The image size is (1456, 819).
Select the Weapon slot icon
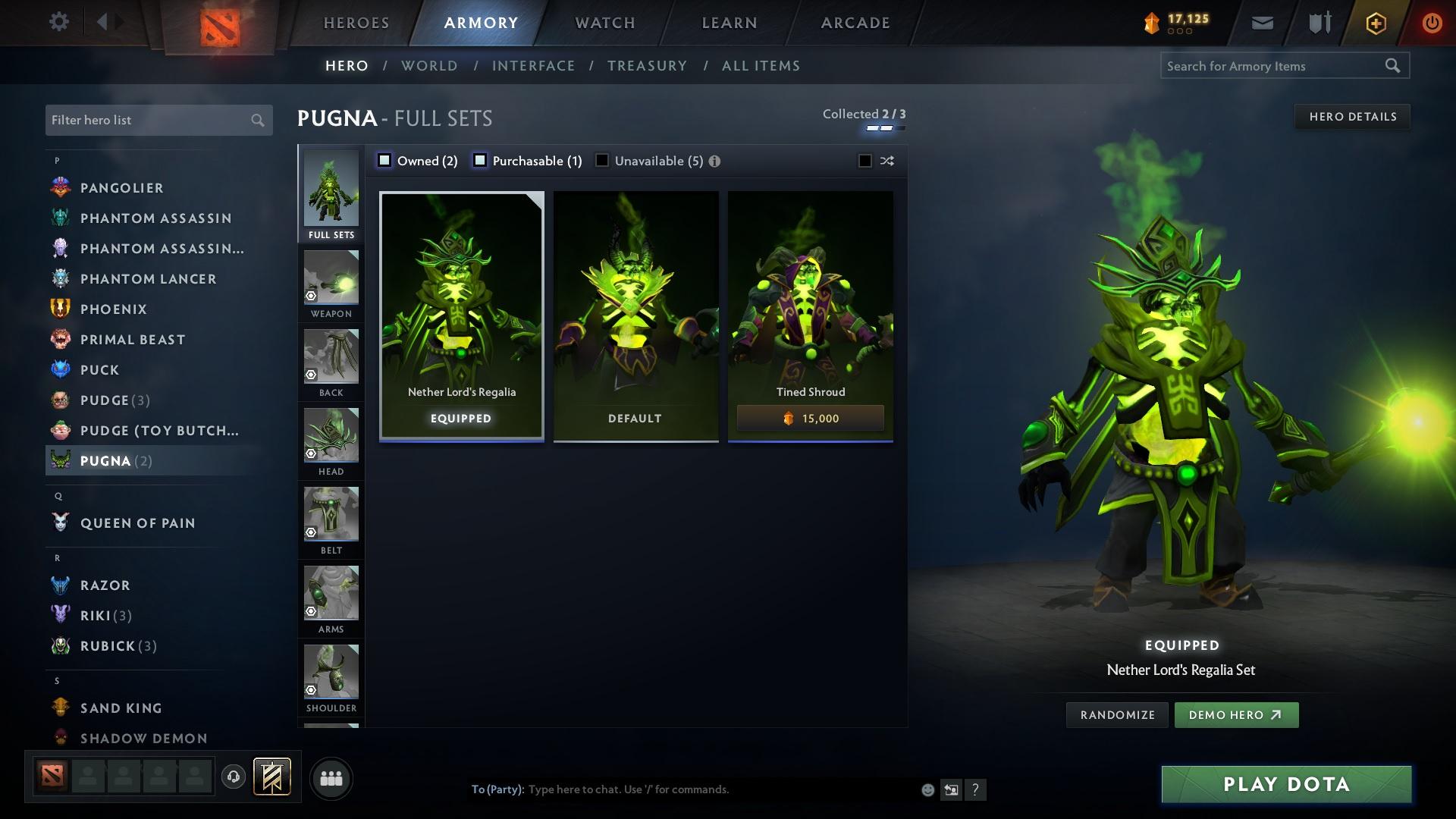pos(331,279)
